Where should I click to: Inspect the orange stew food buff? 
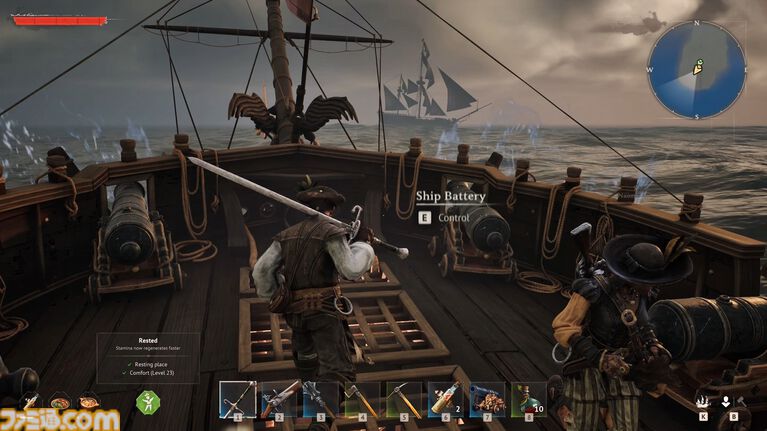tap(89, 403)
